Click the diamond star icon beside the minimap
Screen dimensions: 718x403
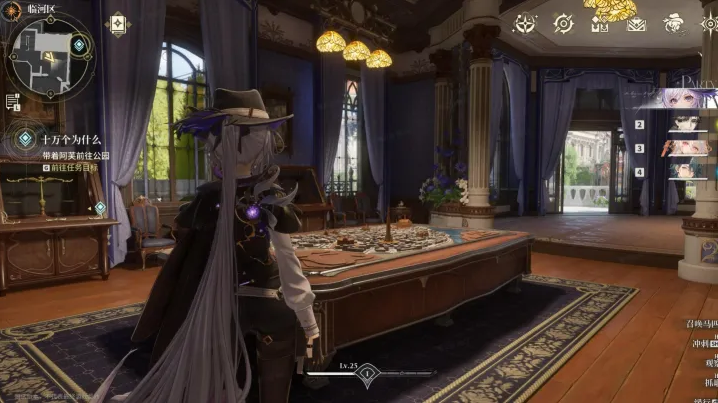(x=117, y=24)
